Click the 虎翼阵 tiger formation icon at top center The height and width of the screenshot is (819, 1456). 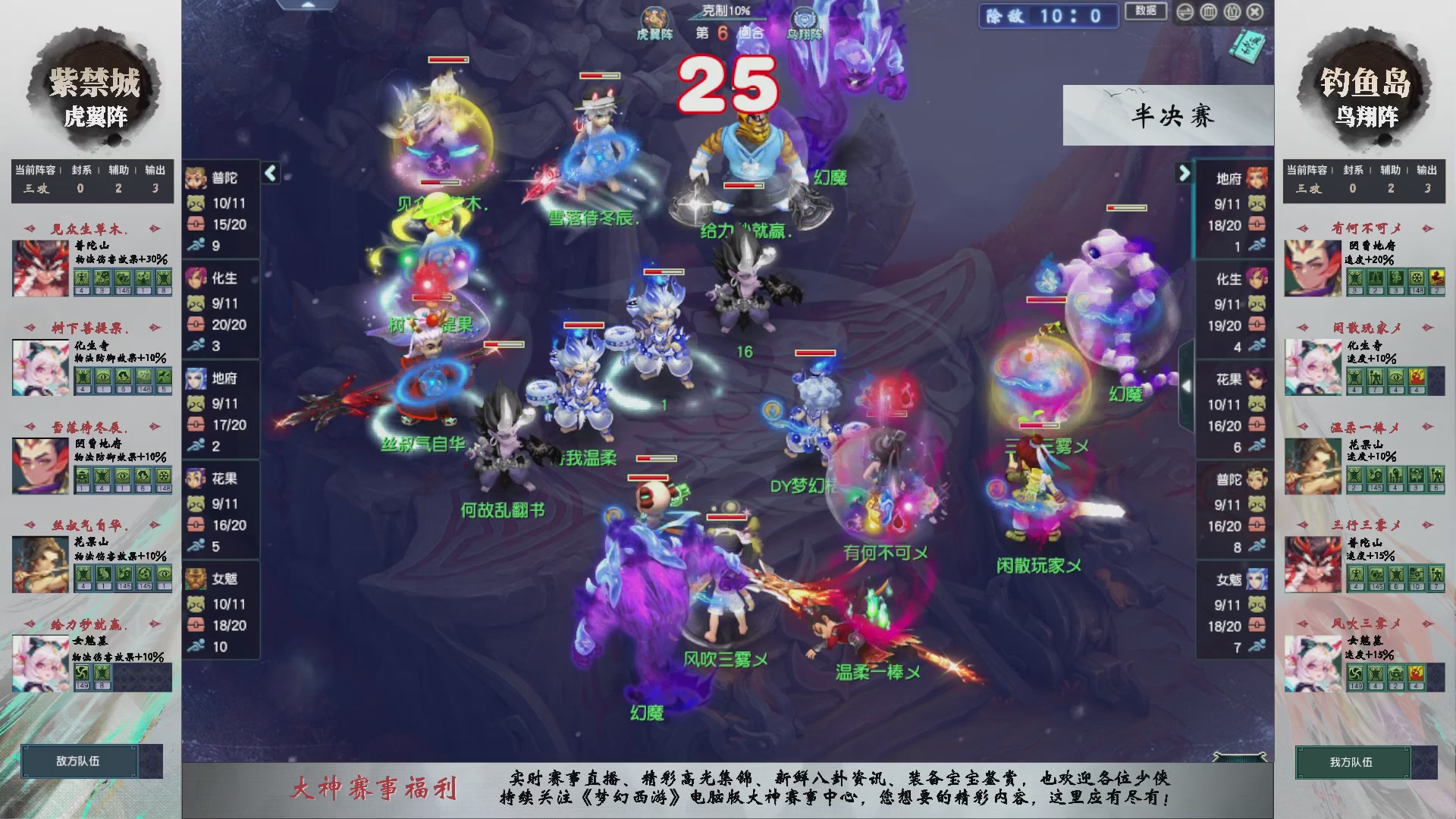point(655,15)
